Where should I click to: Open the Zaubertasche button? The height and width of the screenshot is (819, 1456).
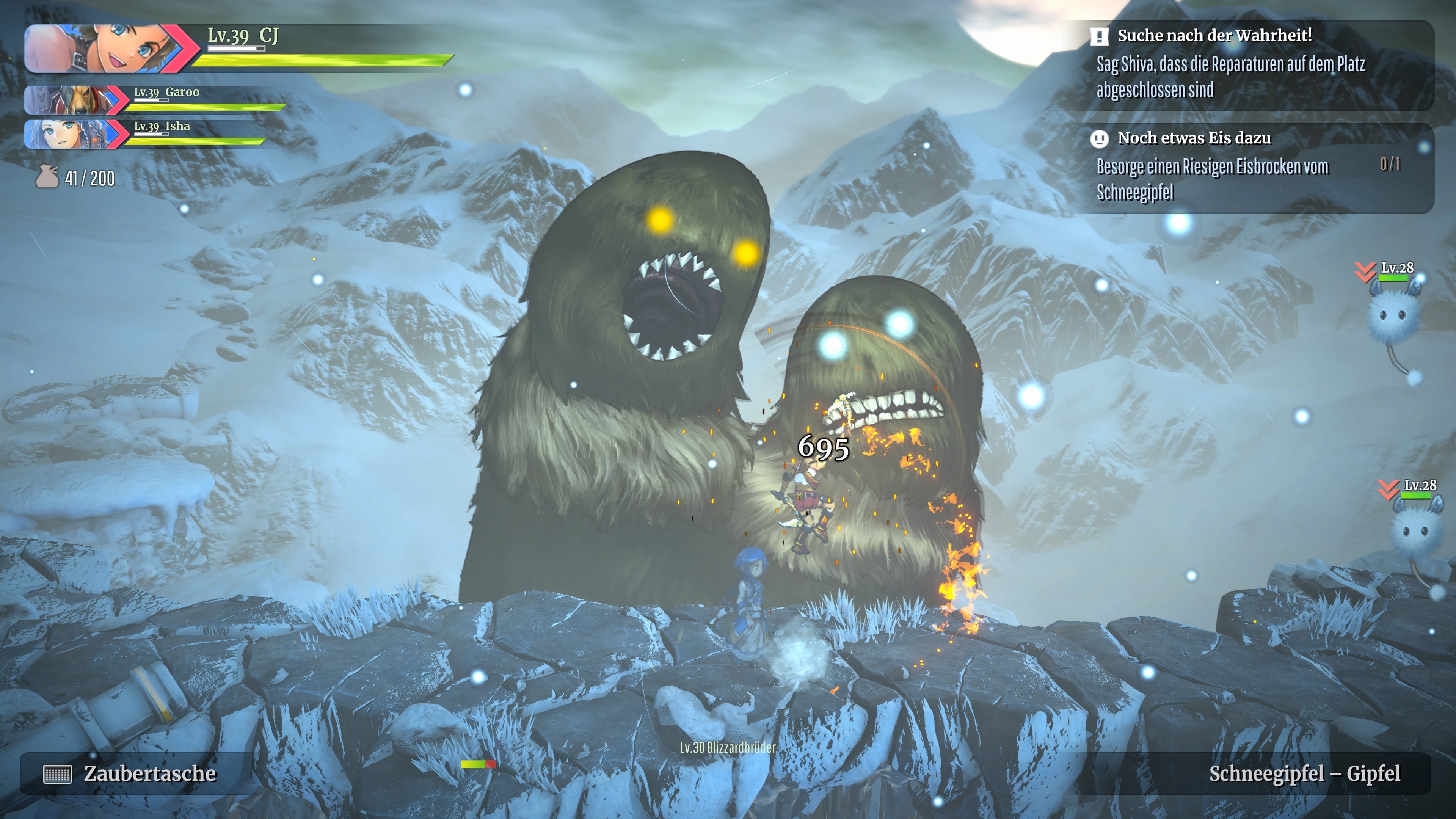[130, 773]
